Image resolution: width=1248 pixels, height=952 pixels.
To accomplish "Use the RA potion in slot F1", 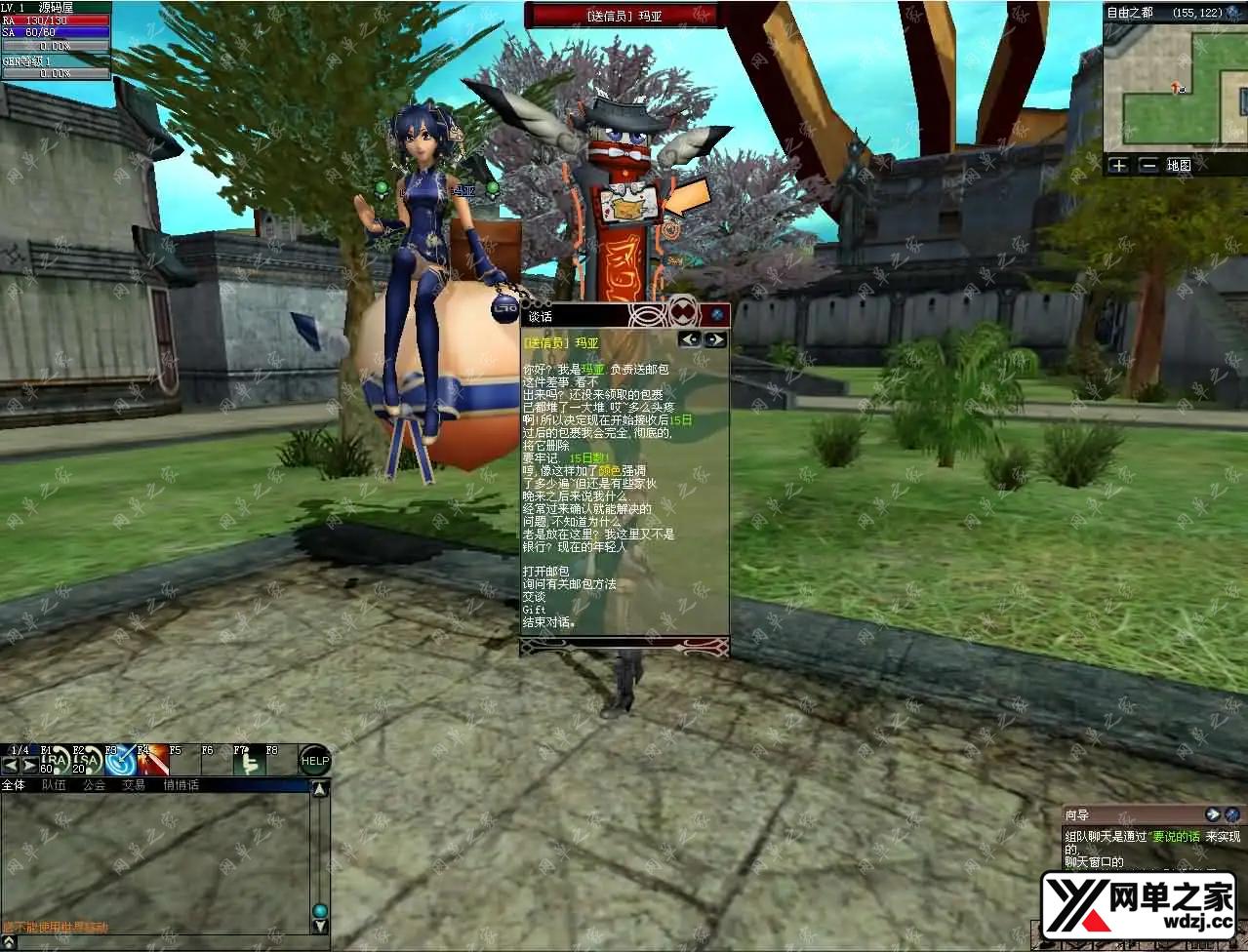I will (x=55, y=762).
